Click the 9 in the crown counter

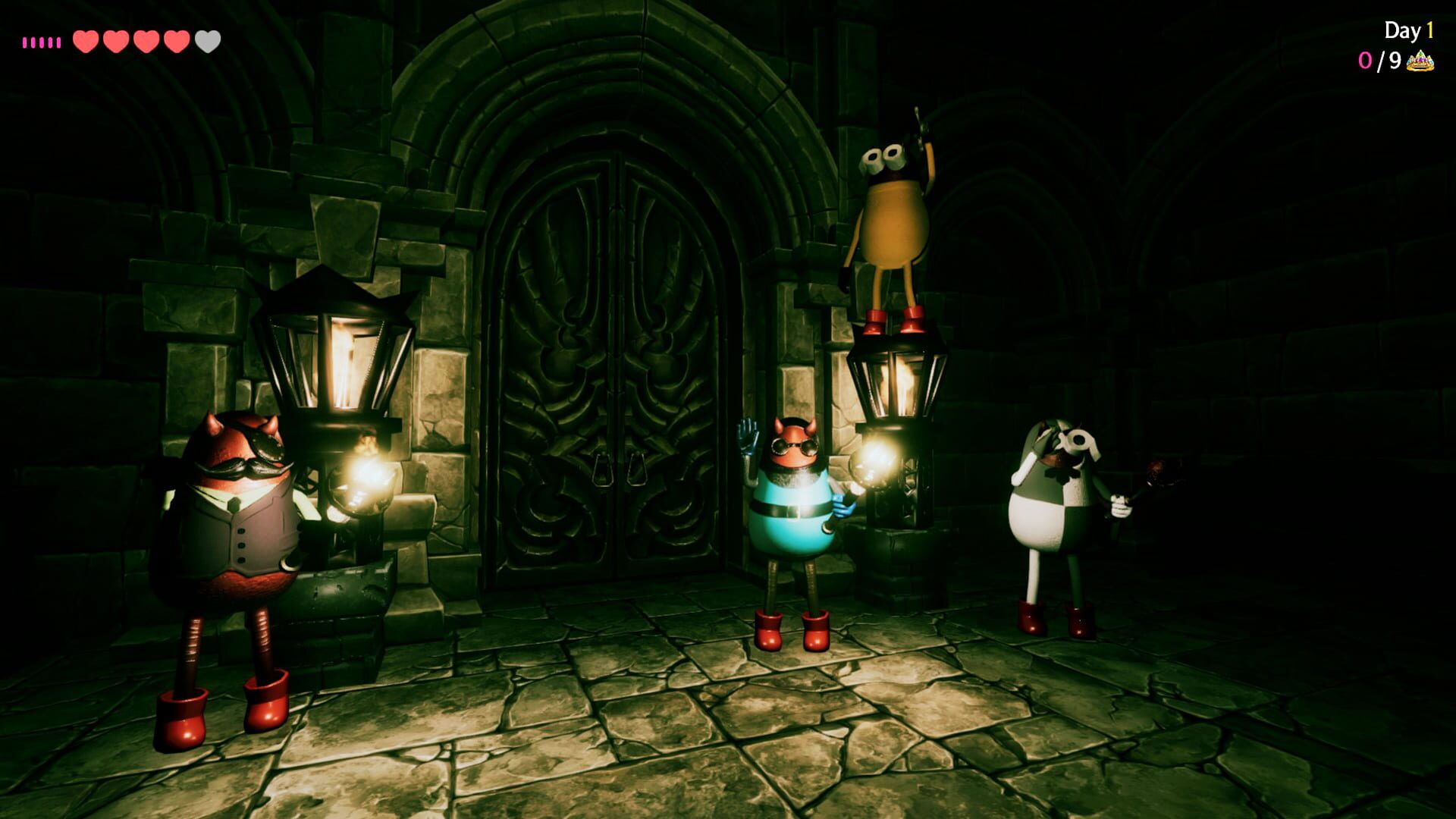(x=1395, y=62)
